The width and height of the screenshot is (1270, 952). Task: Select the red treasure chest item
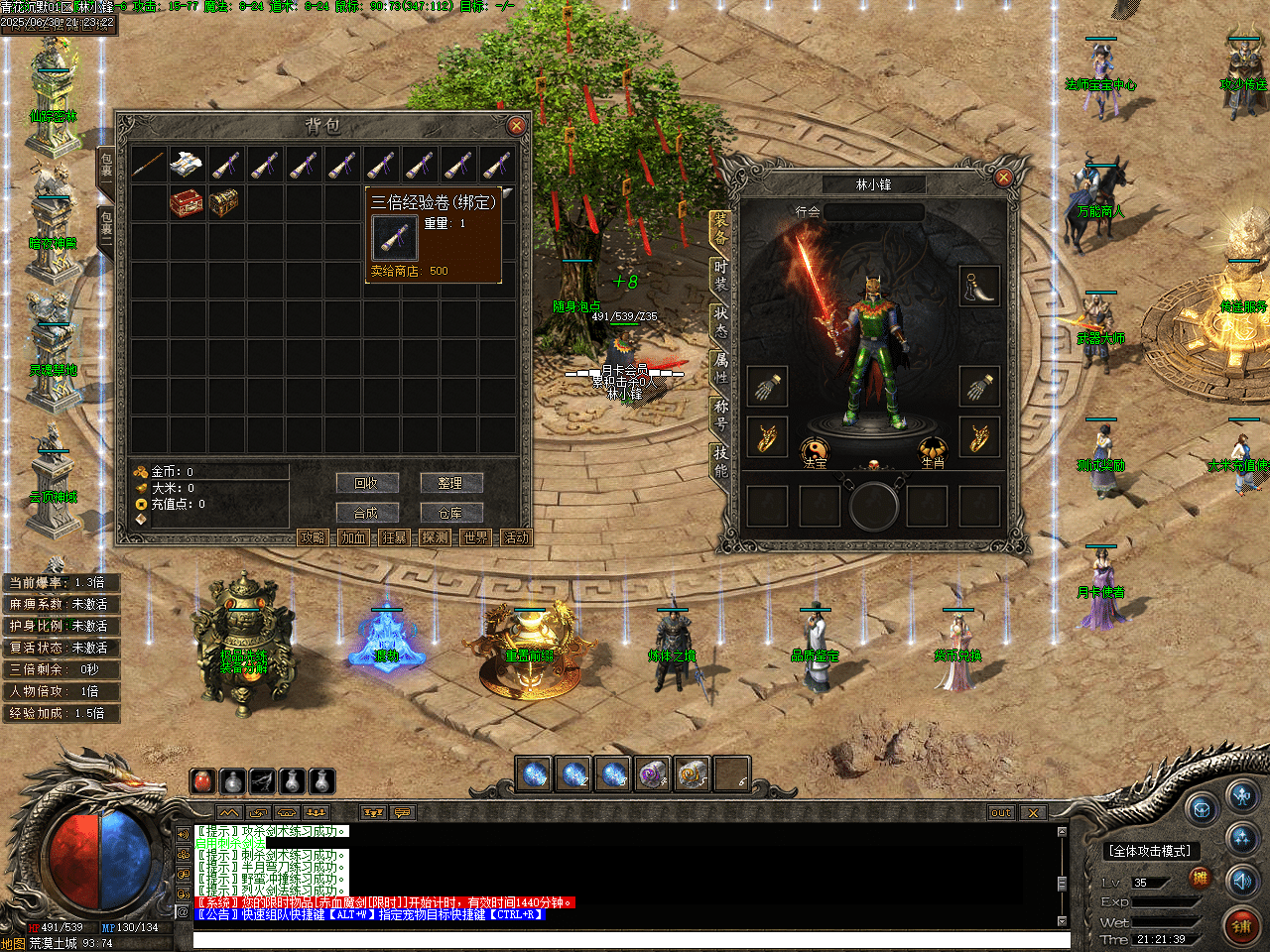187,203
